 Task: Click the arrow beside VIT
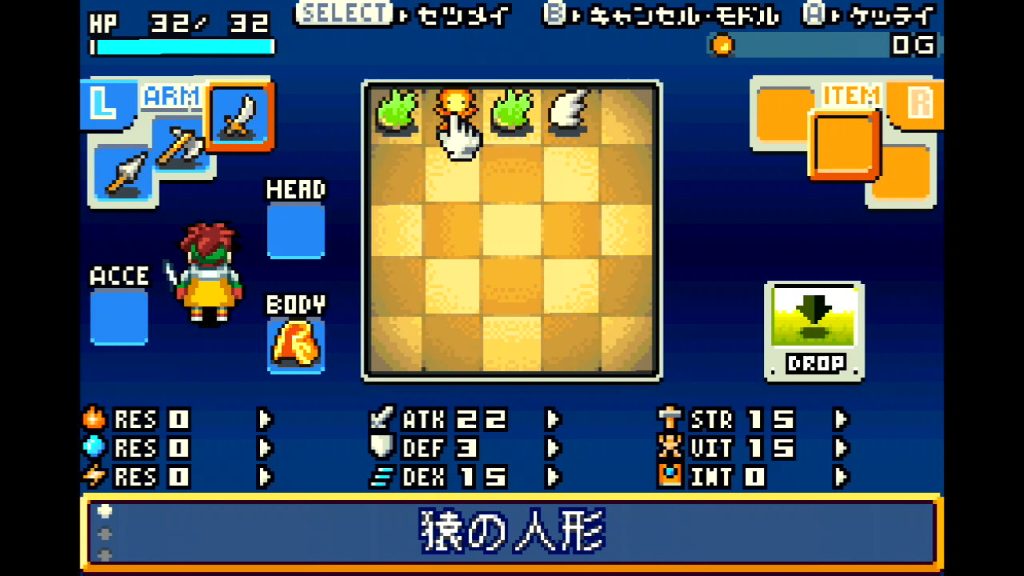[840, 448]
